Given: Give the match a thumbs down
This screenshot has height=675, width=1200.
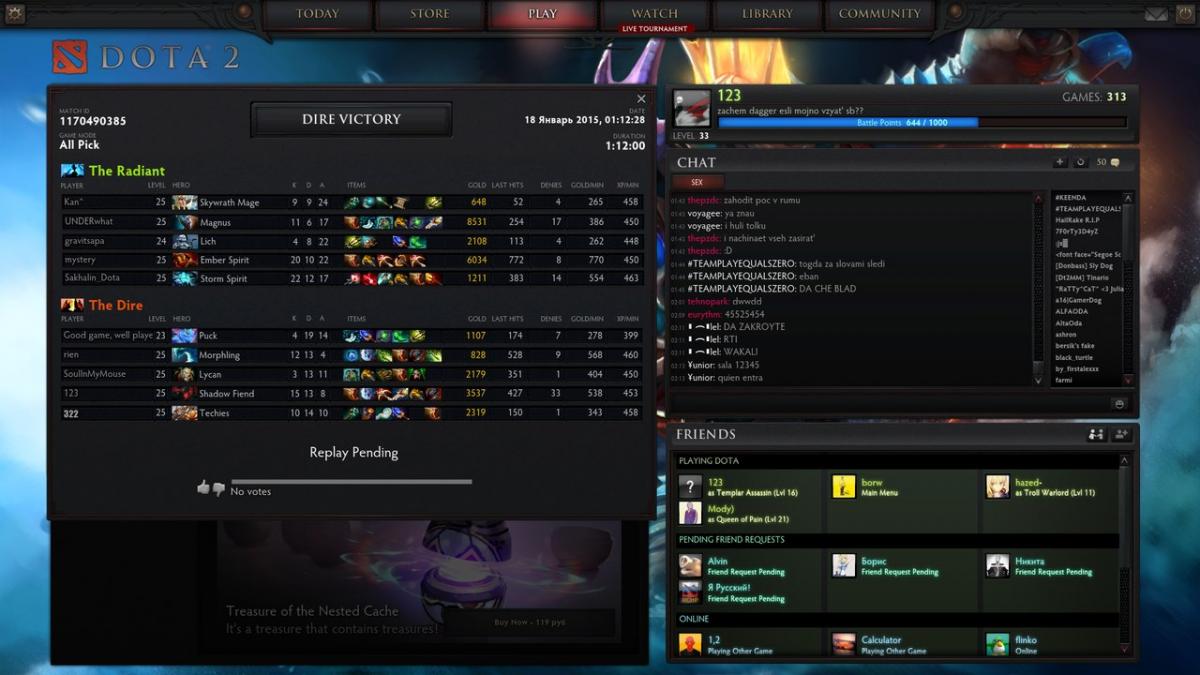Looking at the screenshot, I should pyautogui.click(x=219, y=489).
